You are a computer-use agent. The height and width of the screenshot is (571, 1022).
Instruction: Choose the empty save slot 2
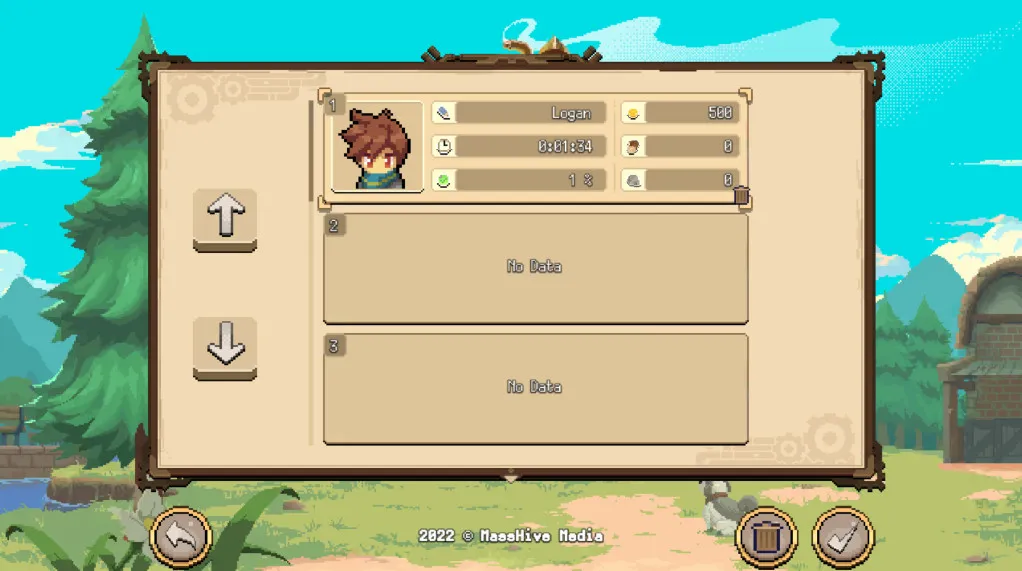pyautogui.click(x=535, y=267)
